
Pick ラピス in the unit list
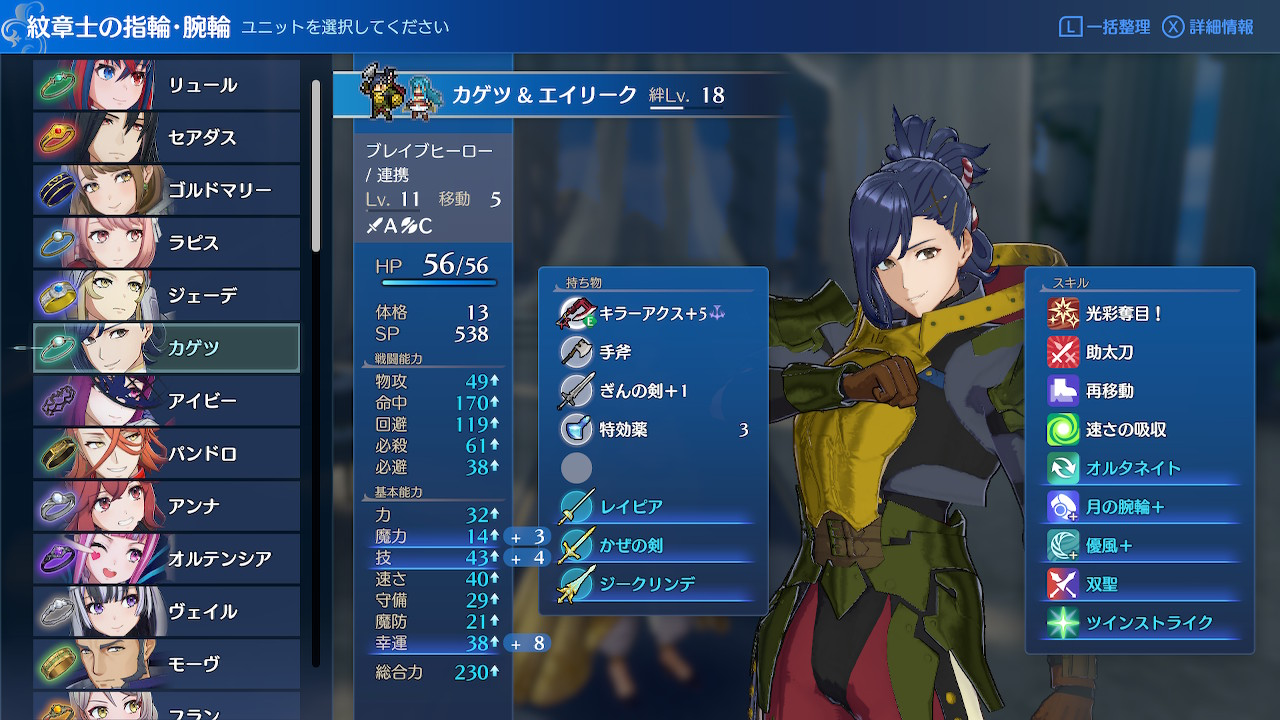[x=167, y=243]
